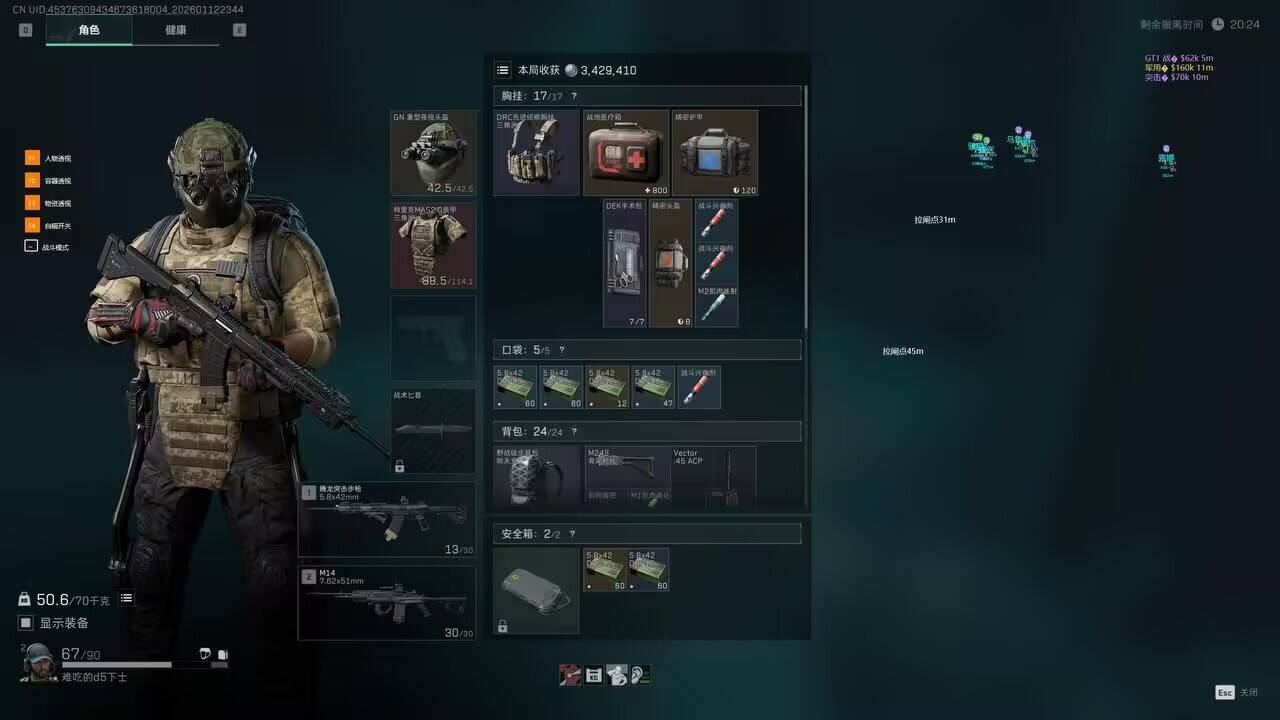Switch to the 健康 (Health) tab

pyautogui.click(x=175, y=30)
